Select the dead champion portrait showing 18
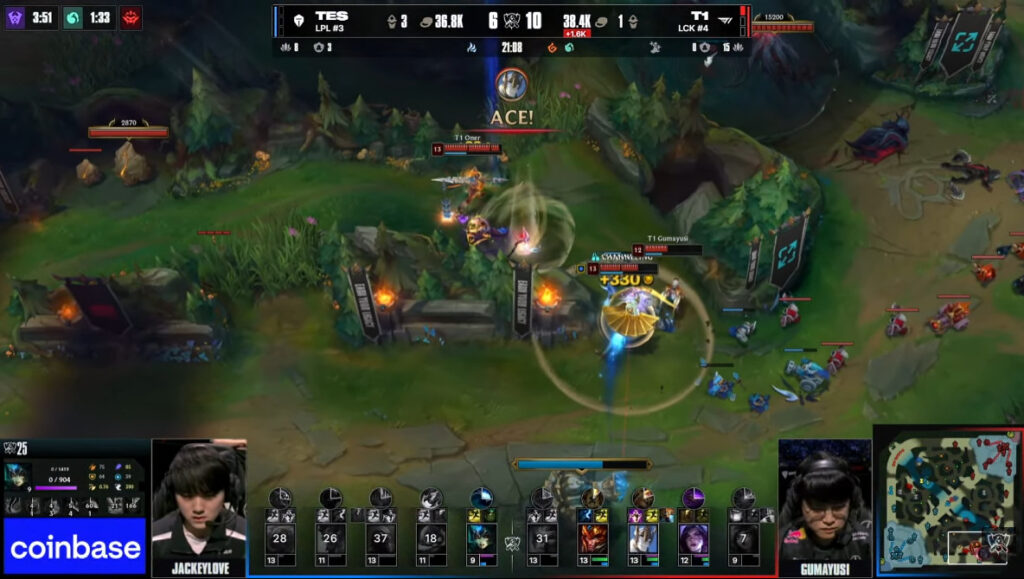Image resolution: width=1024 pixels, height=579 pixels. 431,539
